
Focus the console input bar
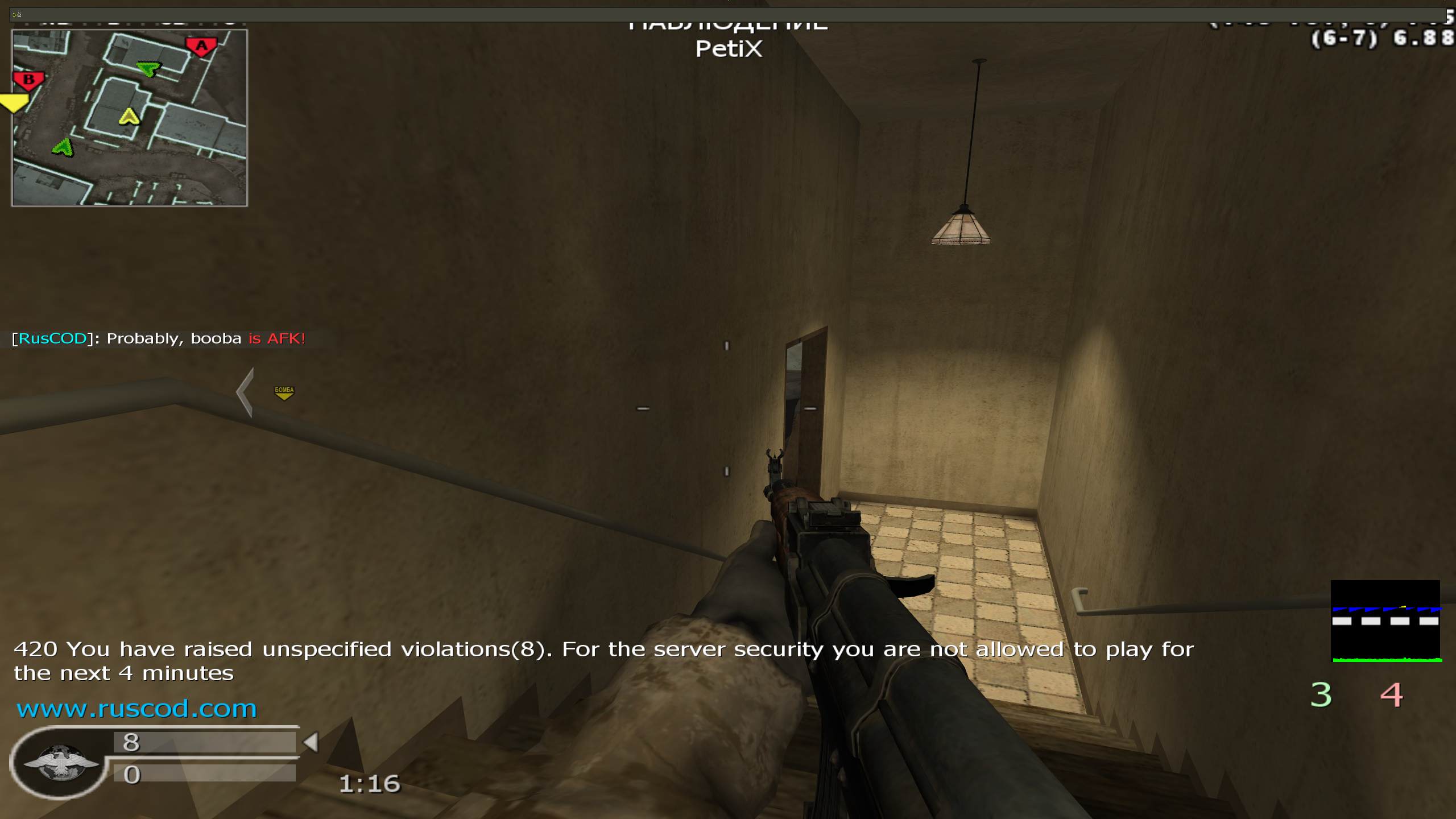[x=728, y=14]
